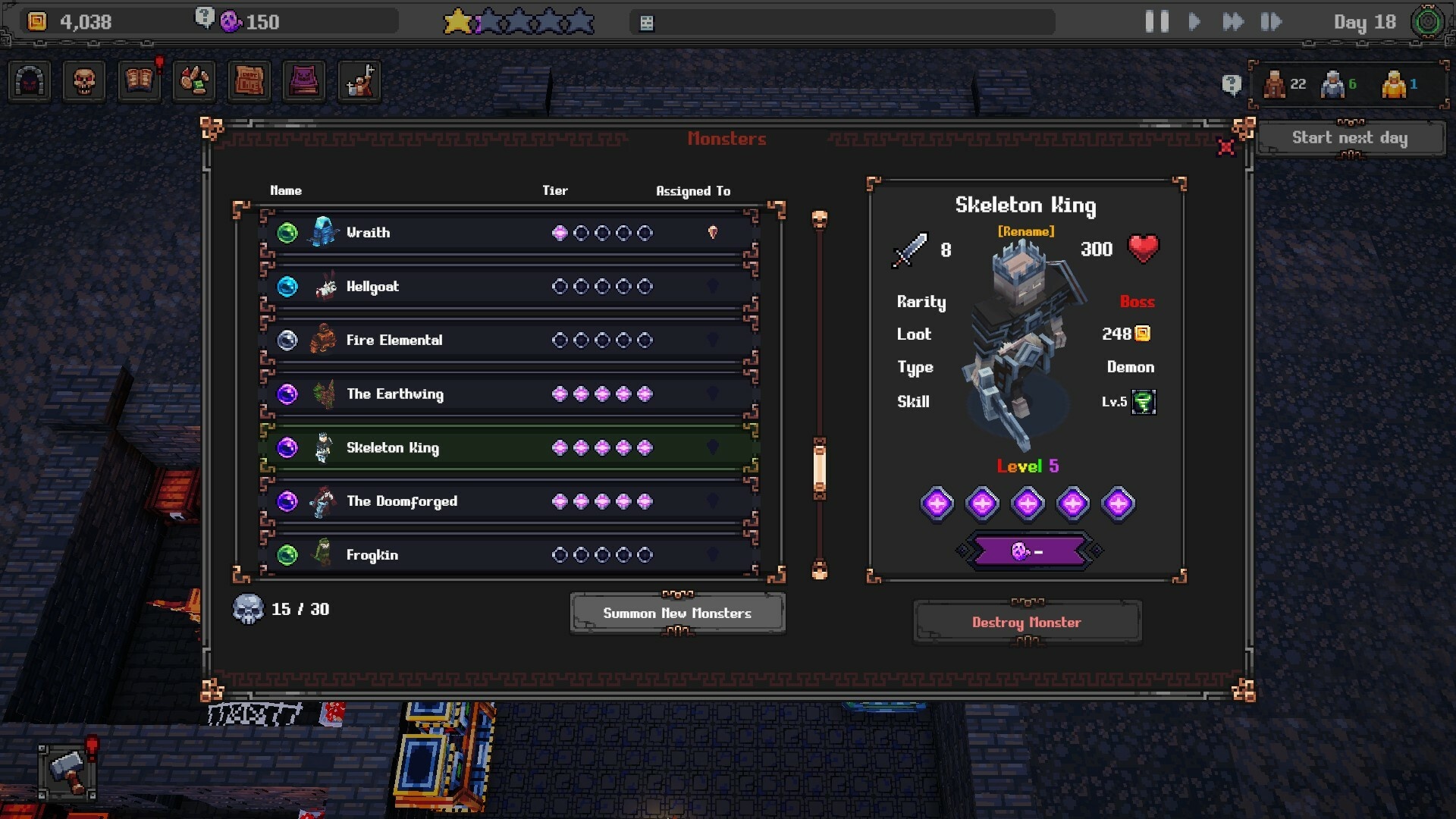Click Summon New Monsters button
The width and height of the screenshot is (1456, 819).
(677, 613)
